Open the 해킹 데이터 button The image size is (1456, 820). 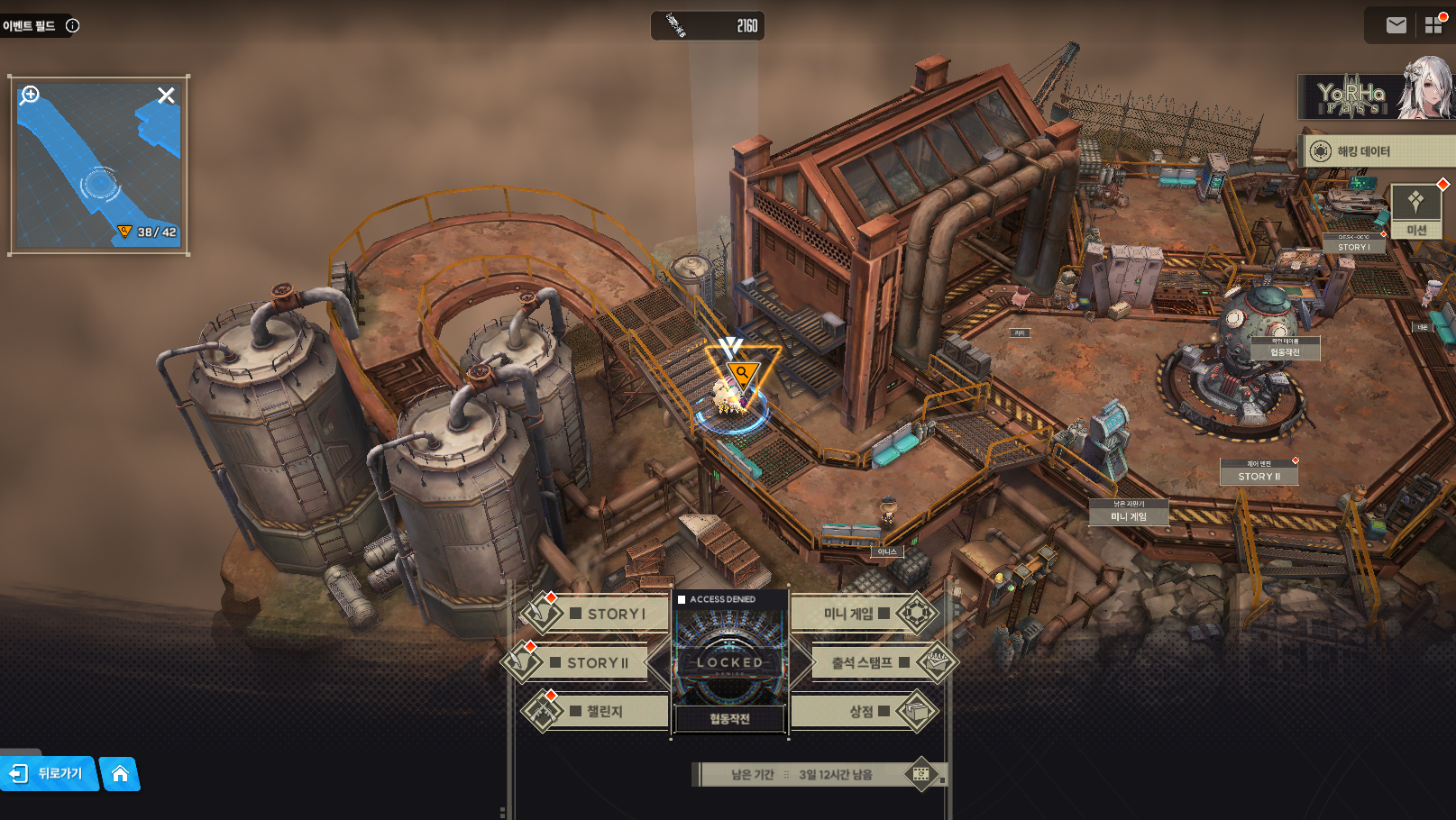click(1377, 151)
